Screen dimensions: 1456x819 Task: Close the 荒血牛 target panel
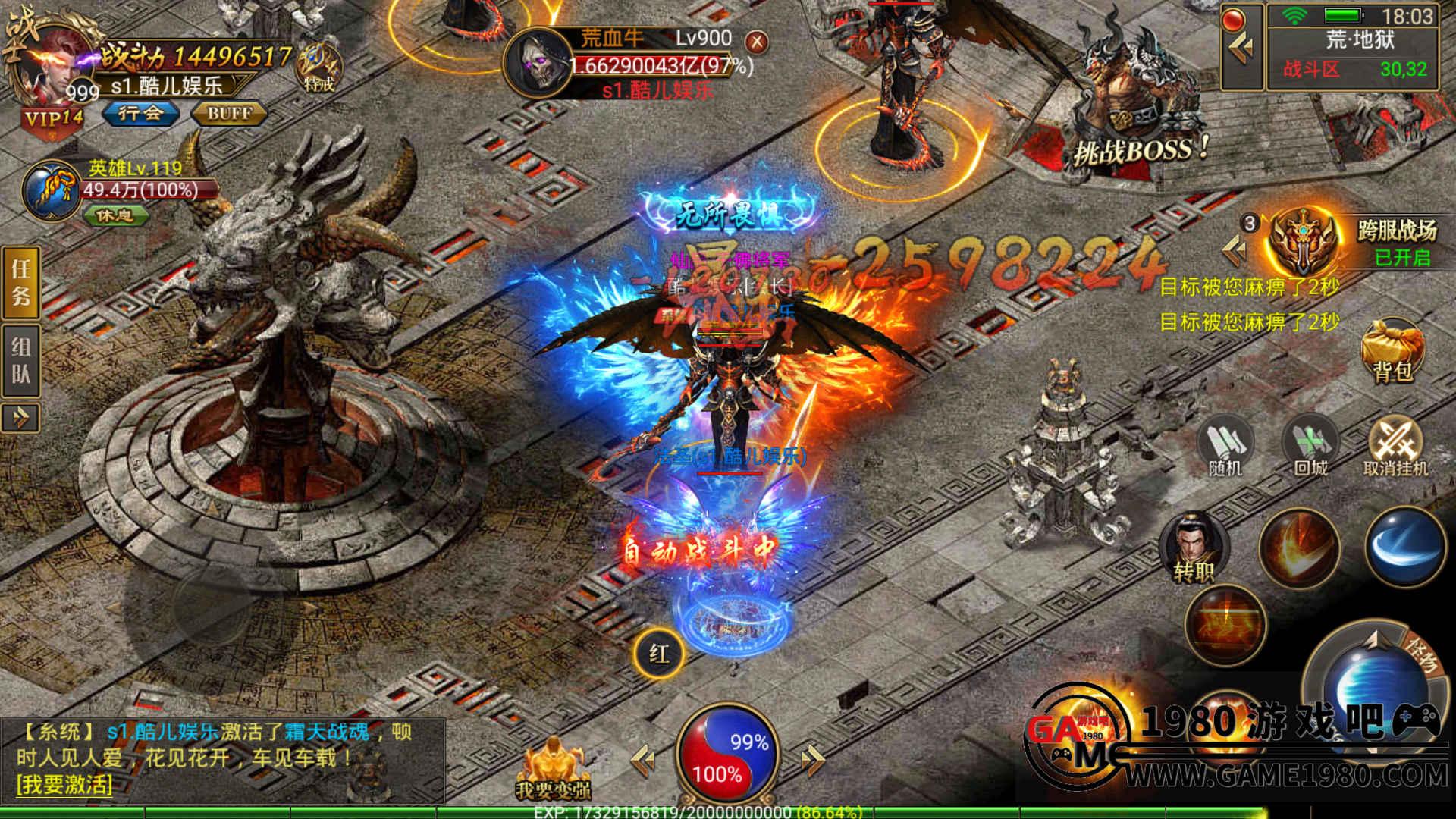coord(756,42)
